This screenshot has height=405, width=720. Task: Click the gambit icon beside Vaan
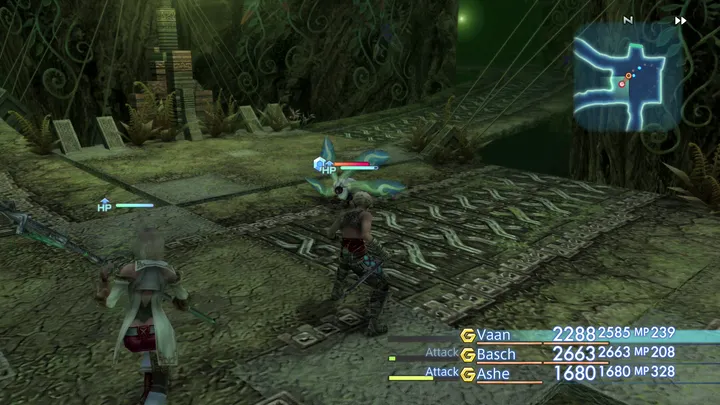467,335
